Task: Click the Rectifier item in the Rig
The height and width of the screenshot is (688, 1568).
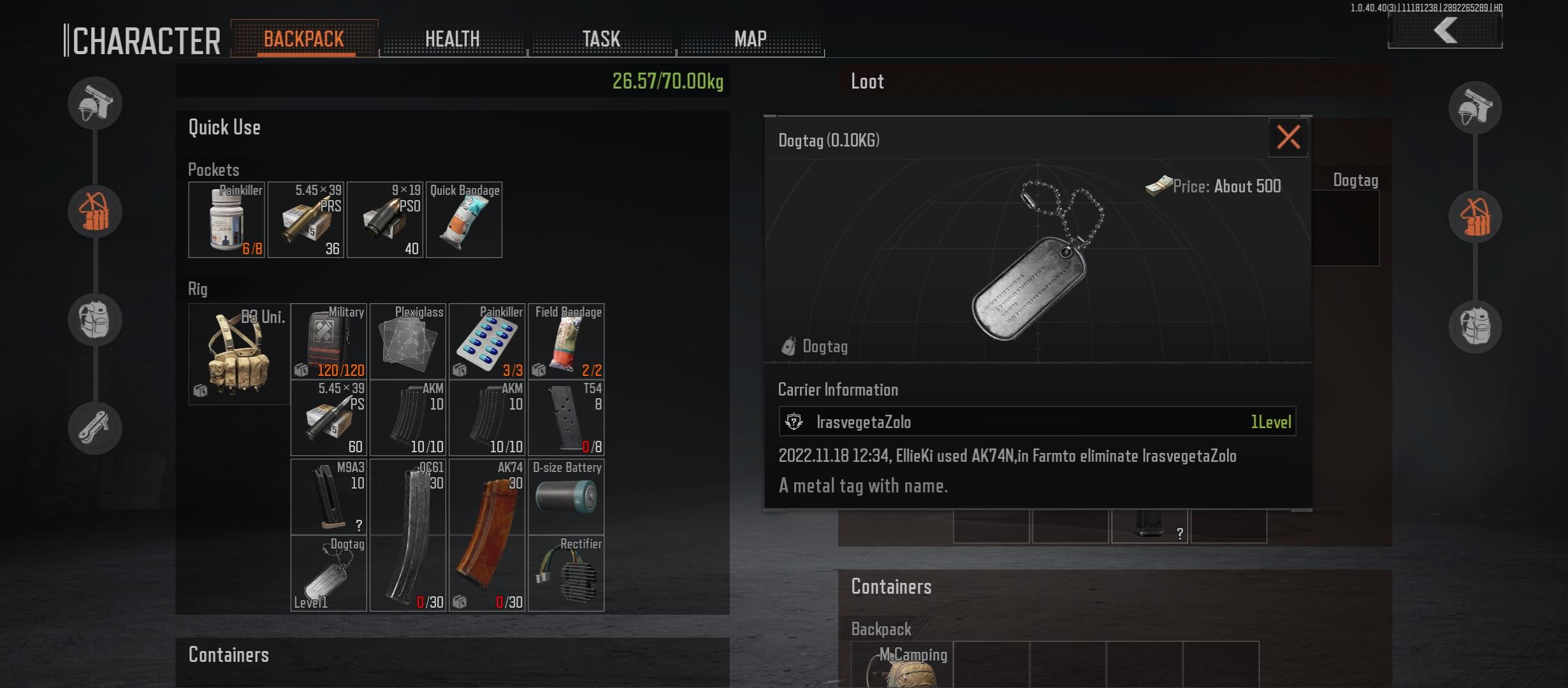Action: tap(566, 573)
